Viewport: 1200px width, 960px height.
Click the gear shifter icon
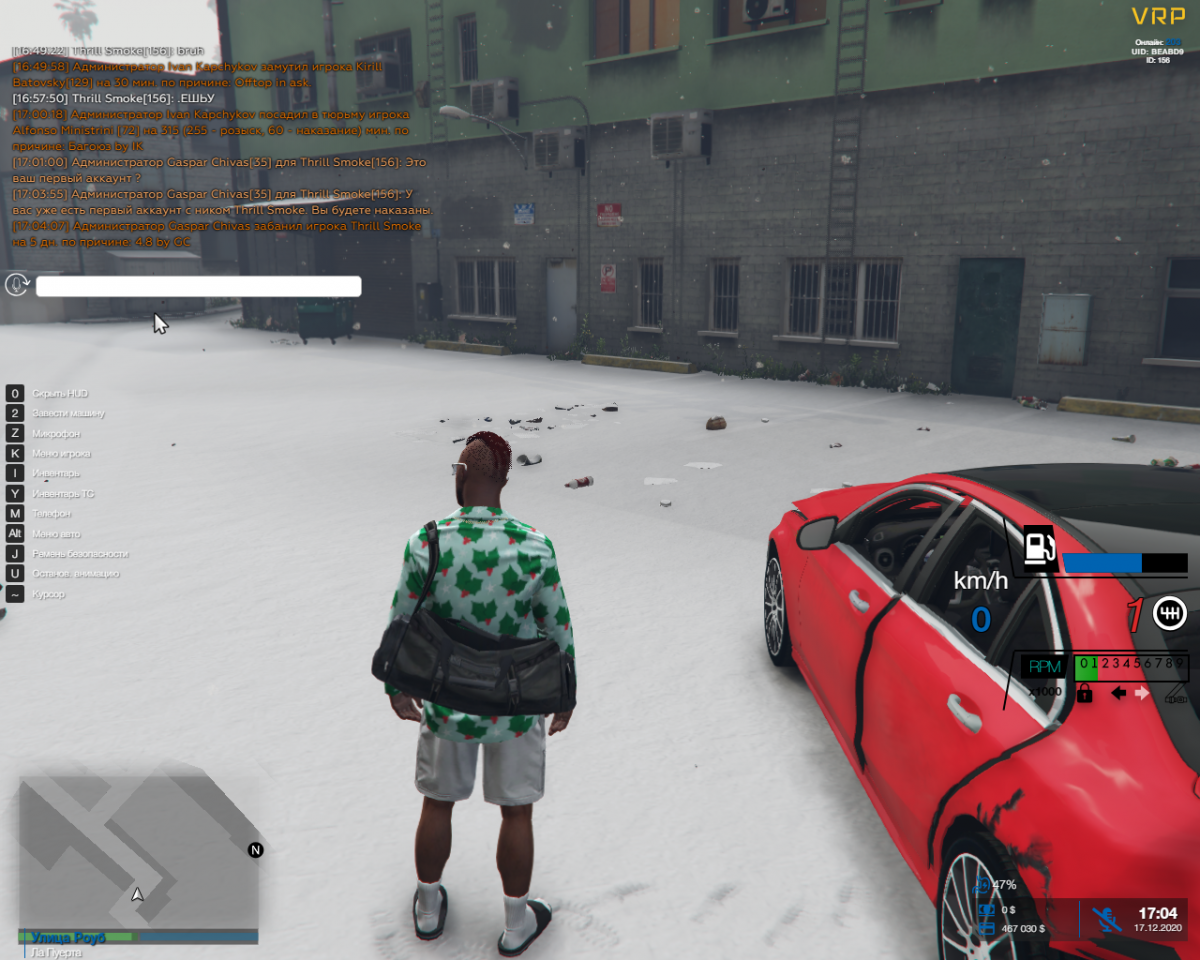(x=1170, y=613)
